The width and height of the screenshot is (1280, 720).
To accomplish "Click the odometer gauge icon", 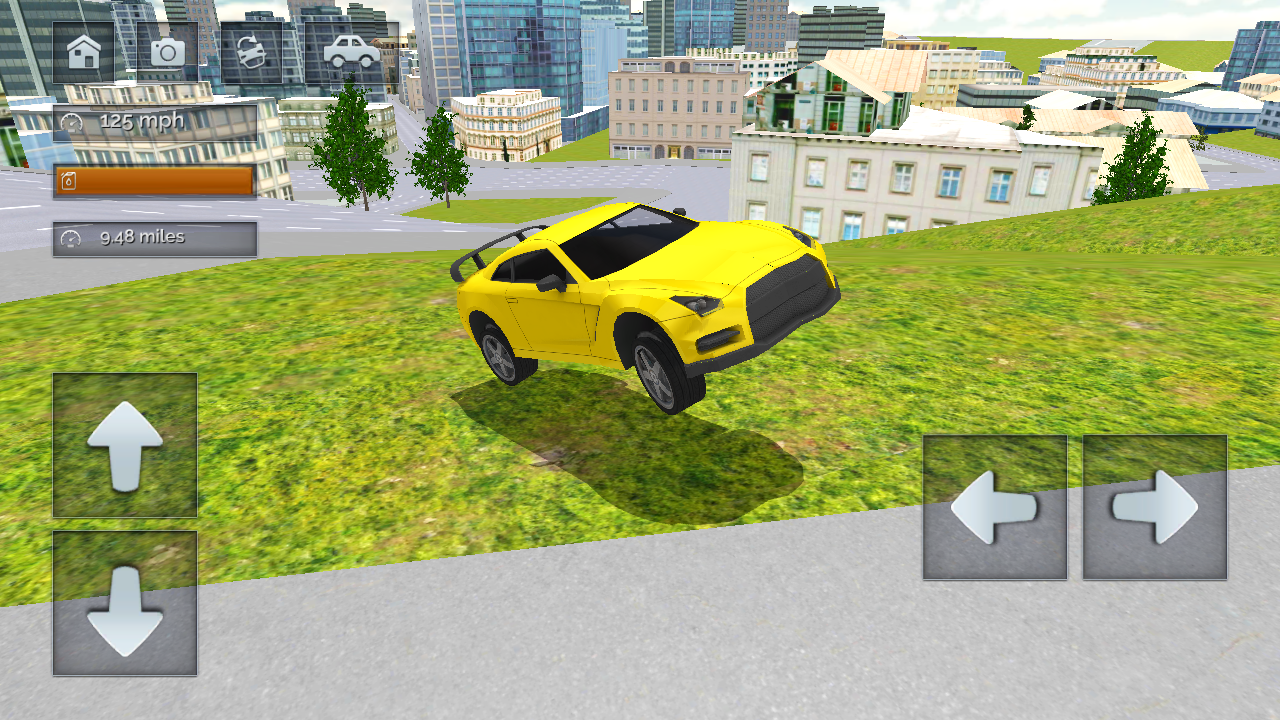I will tap(70, 238).
